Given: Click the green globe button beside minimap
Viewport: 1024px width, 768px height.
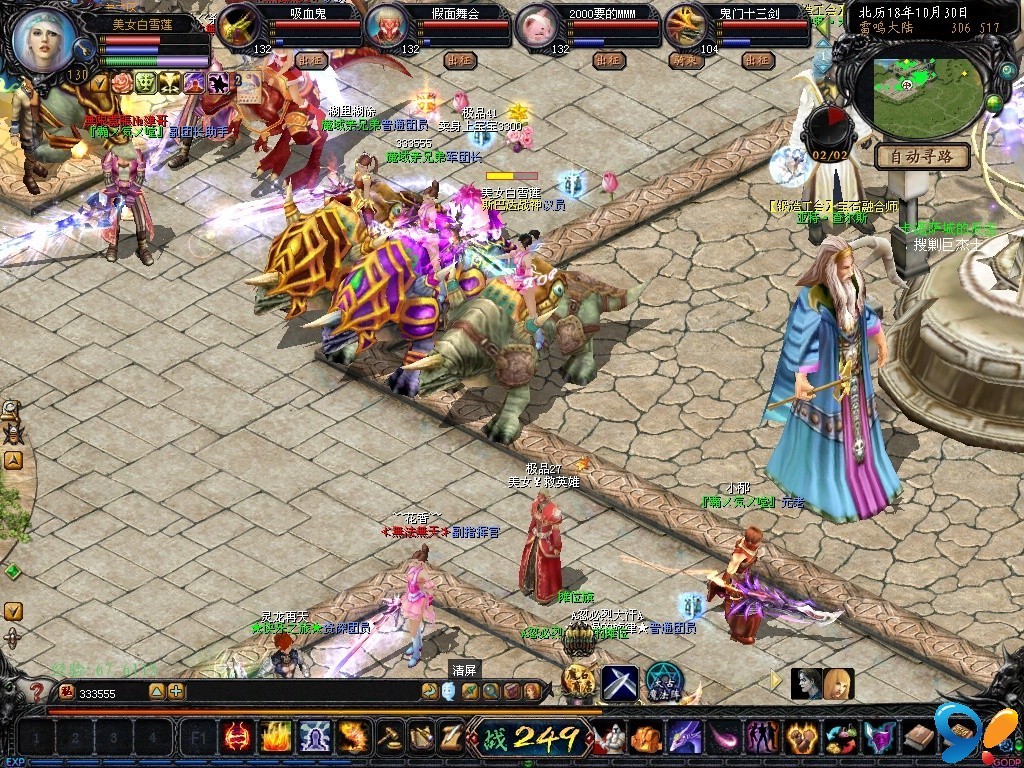Looking at the screenshot, I should tap(995, 102).
